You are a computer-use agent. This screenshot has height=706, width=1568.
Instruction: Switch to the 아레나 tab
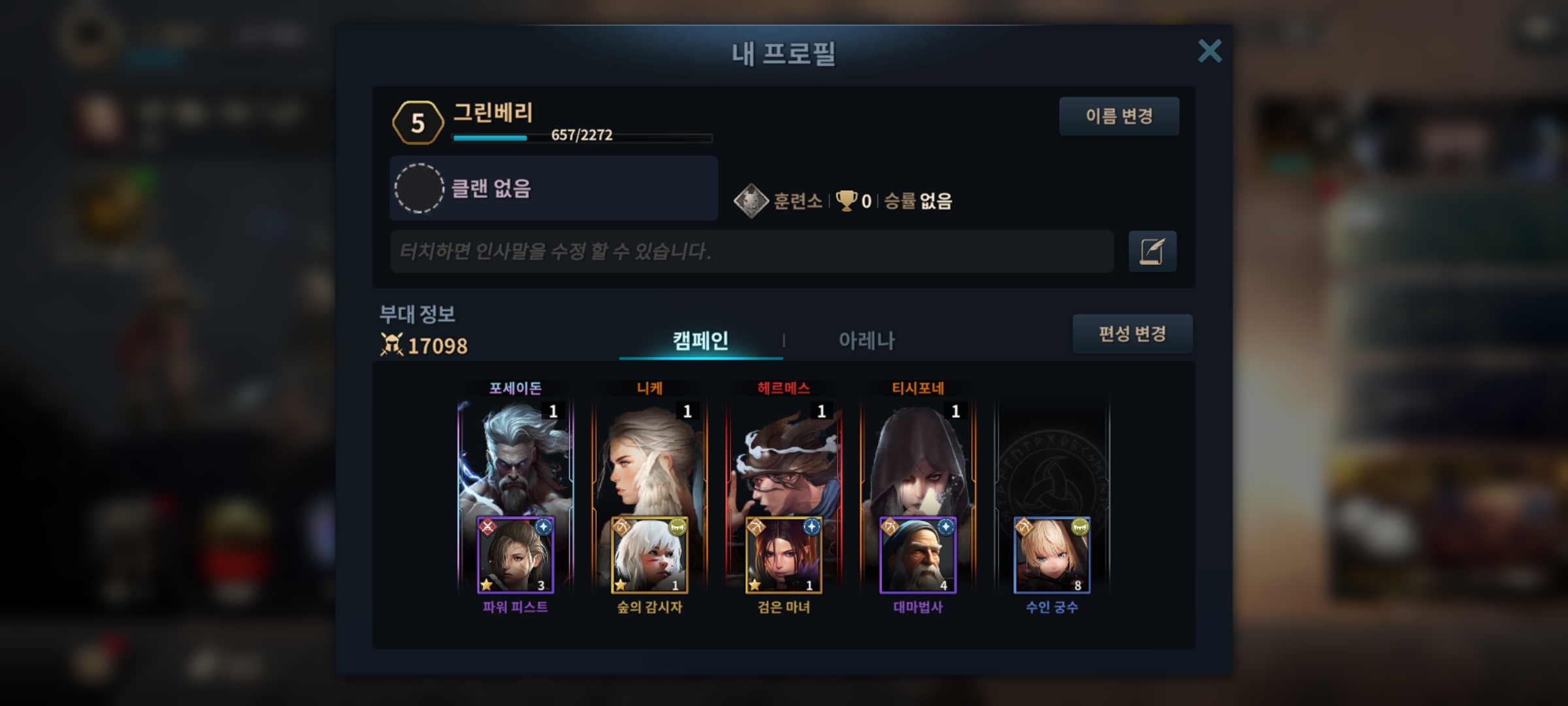(866, 341)
